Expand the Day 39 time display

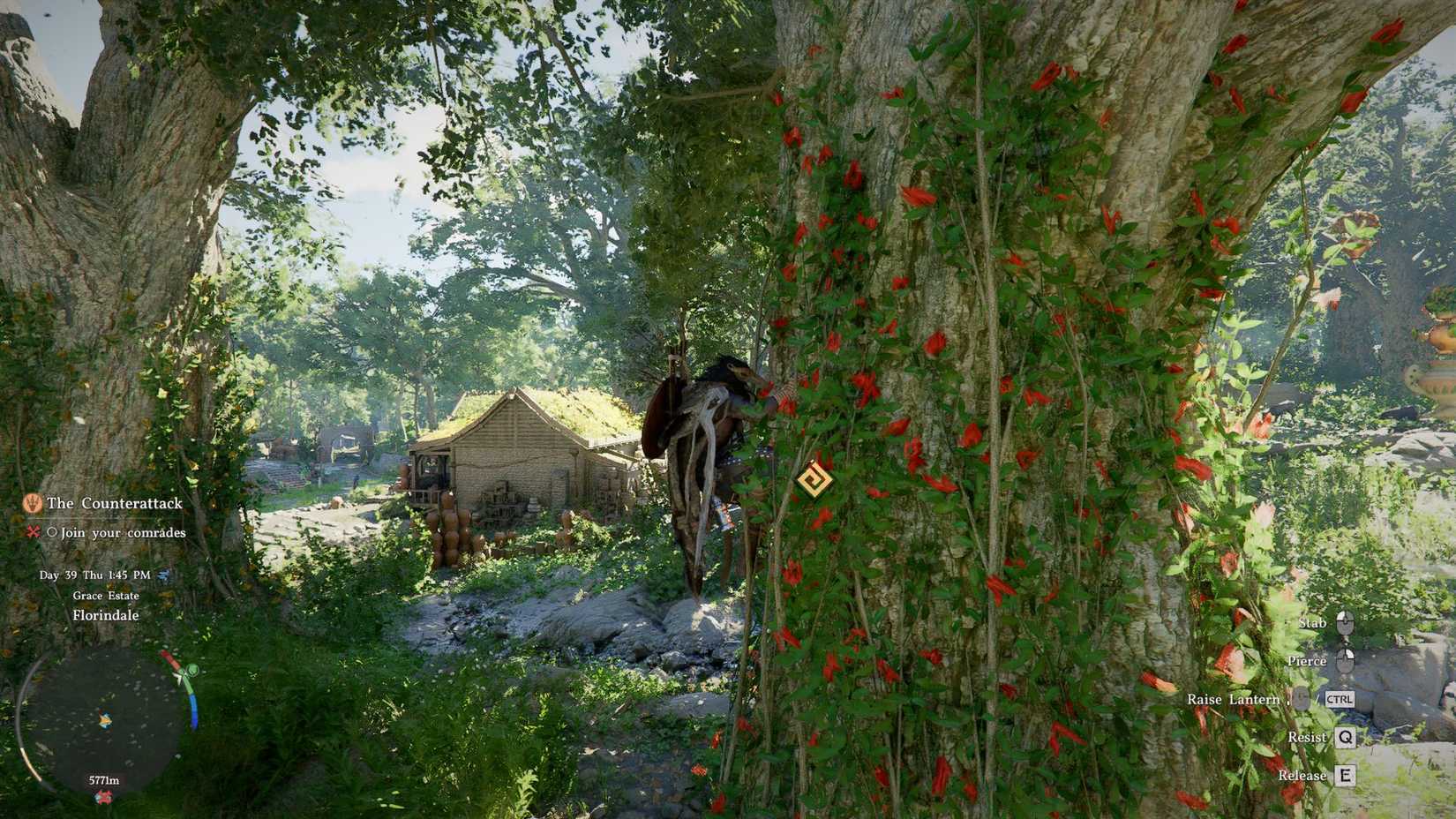(x=94, y=575)
